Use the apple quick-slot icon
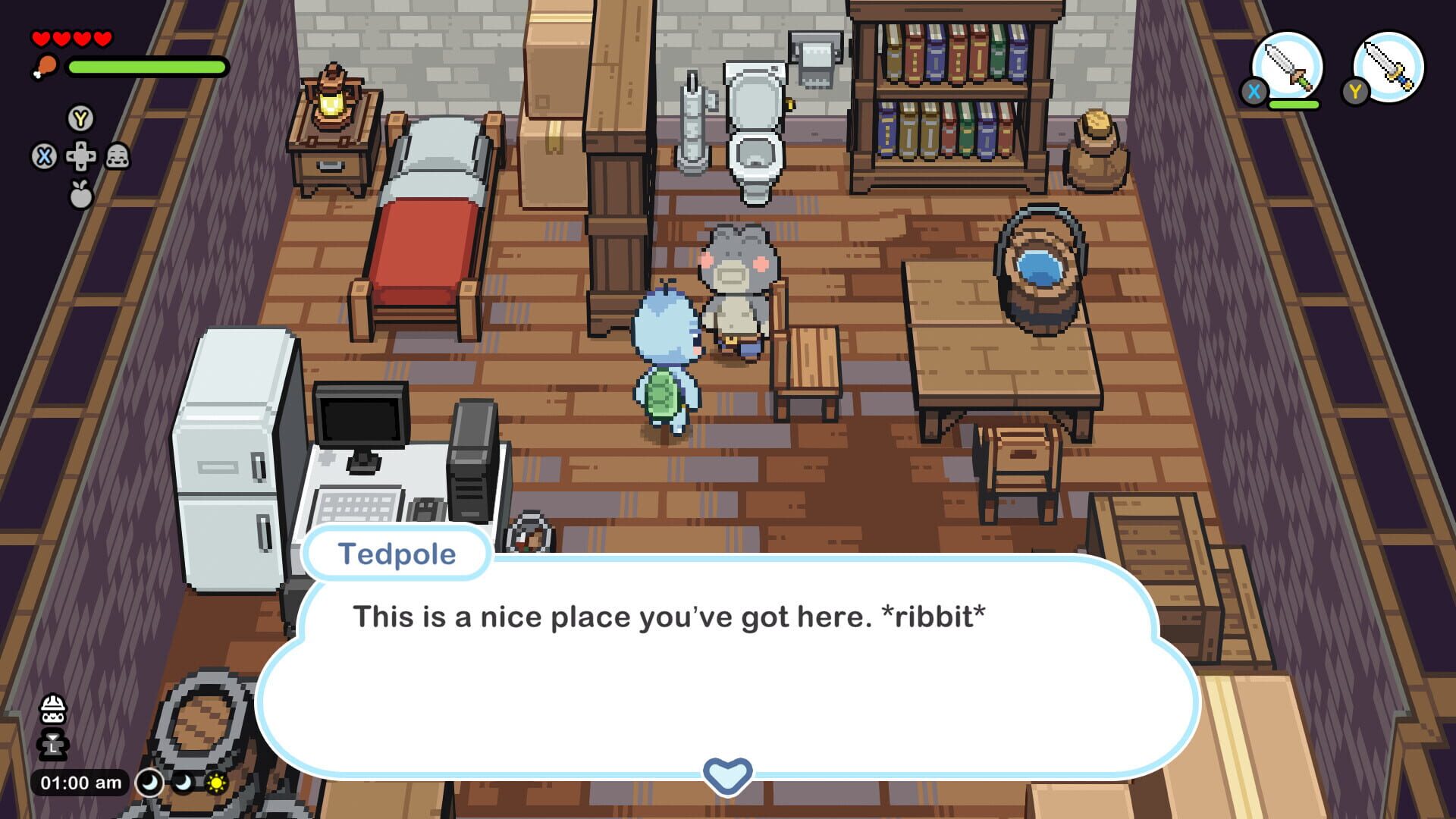Image resolution: width=1456 pixels, height=819 pixels. click(x=80, y=194)
